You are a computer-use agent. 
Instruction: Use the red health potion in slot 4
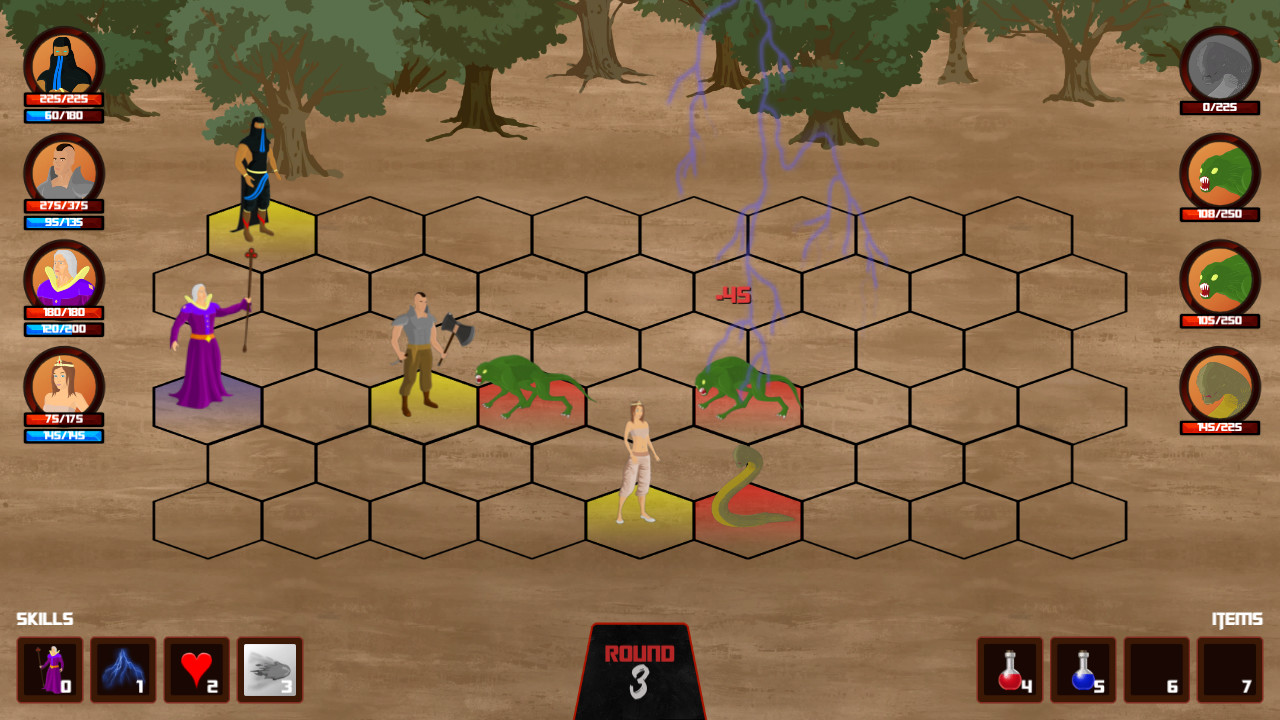[1012, 670]
